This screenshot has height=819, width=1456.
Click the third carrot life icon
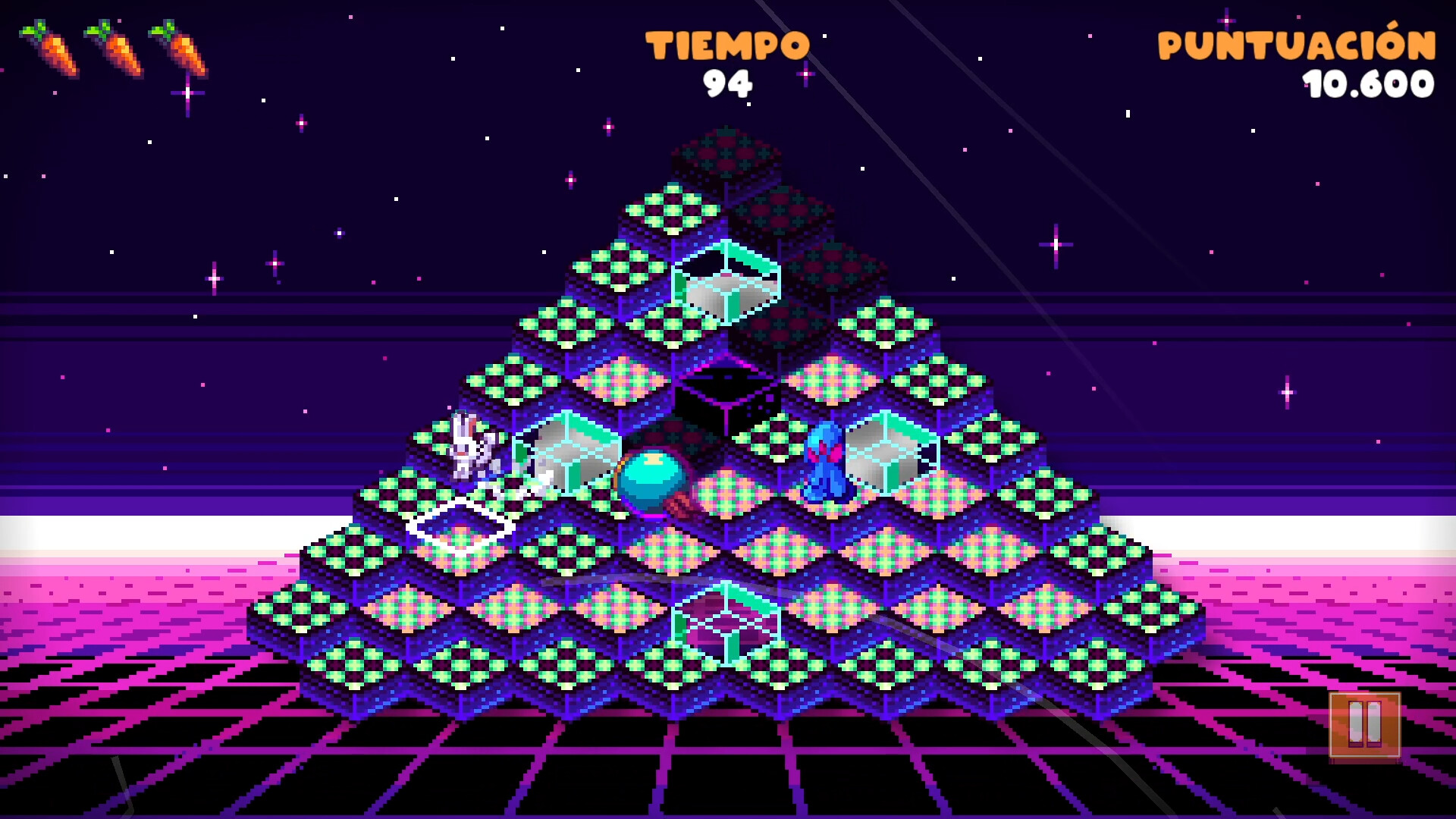pyautogui.click(x=178, y=49)
